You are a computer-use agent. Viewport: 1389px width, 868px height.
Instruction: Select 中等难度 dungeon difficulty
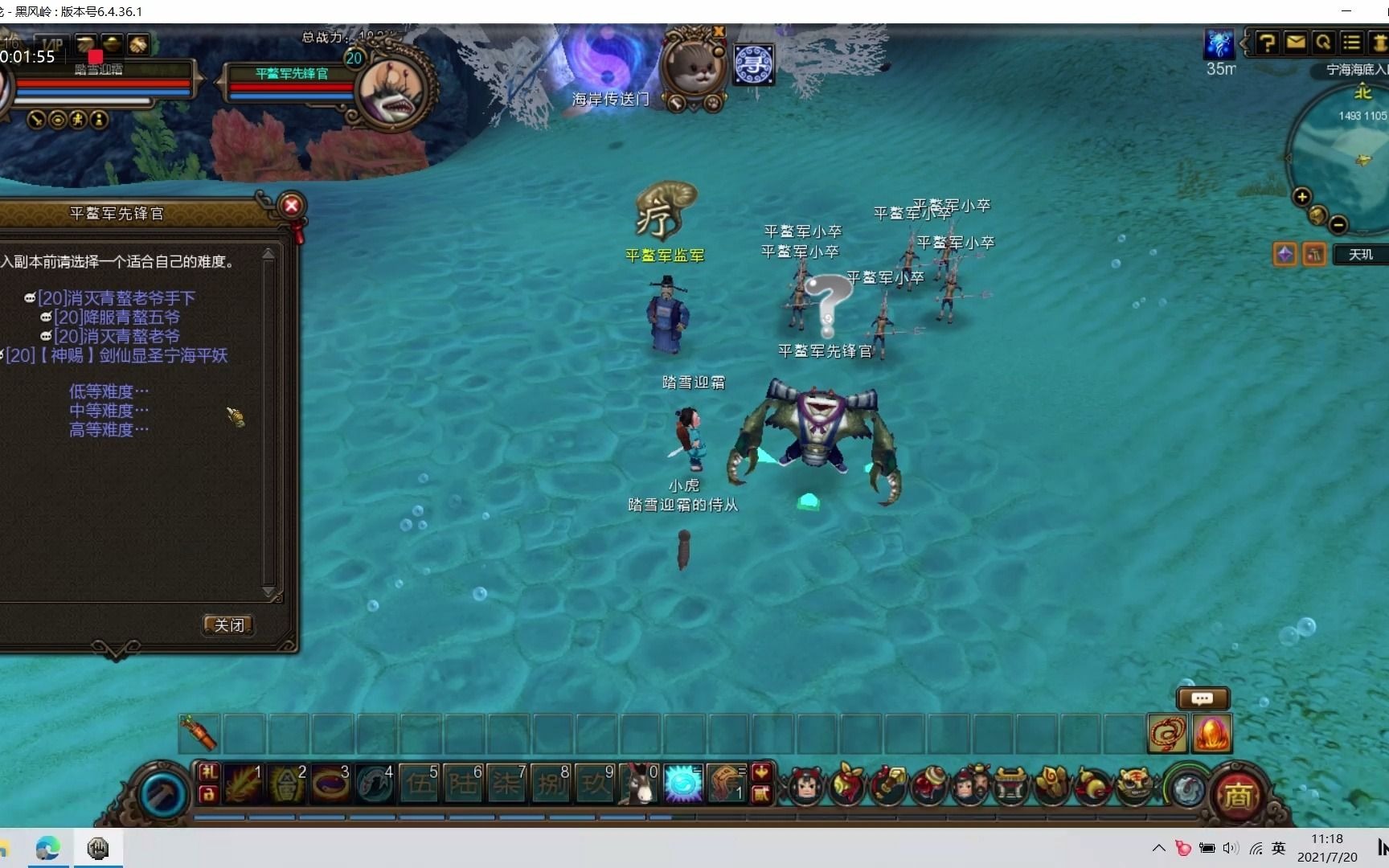[109, 411]
